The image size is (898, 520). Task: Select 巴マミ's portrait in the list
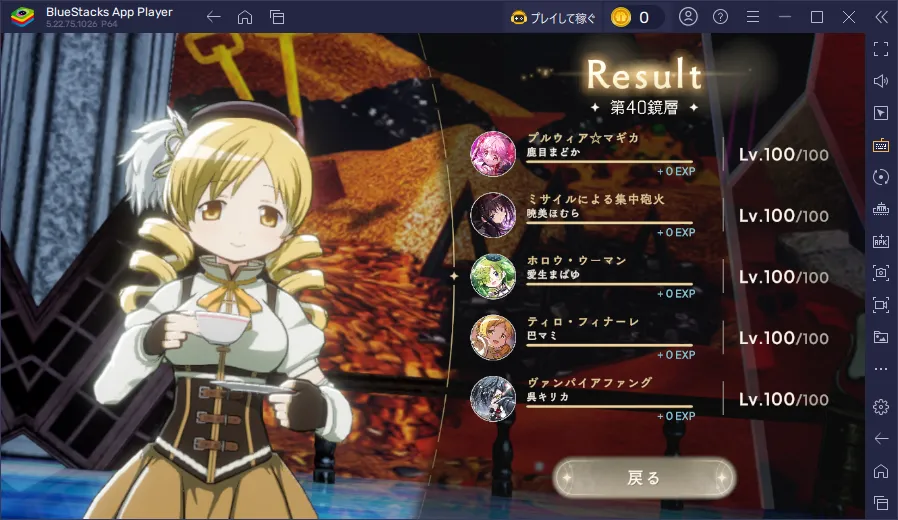point(493,337)
